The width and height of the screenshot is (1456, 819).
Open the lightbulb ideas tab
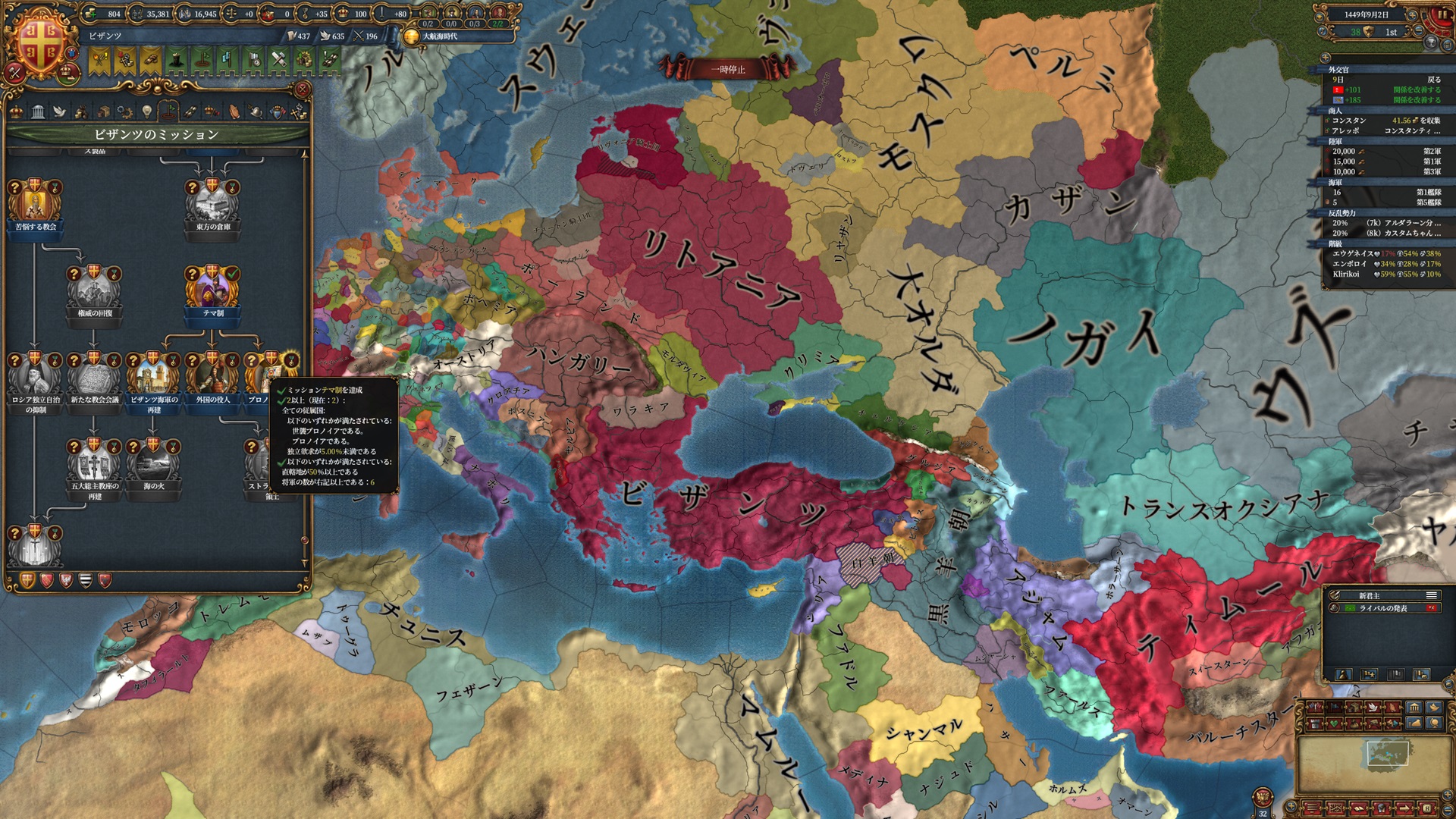point(146,112)
